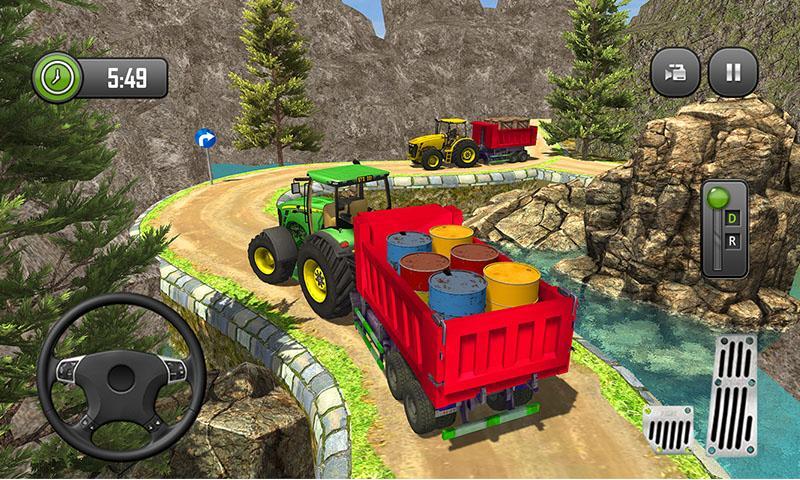
Task: Tap the small brake pedal
Action: pos(667,430)
